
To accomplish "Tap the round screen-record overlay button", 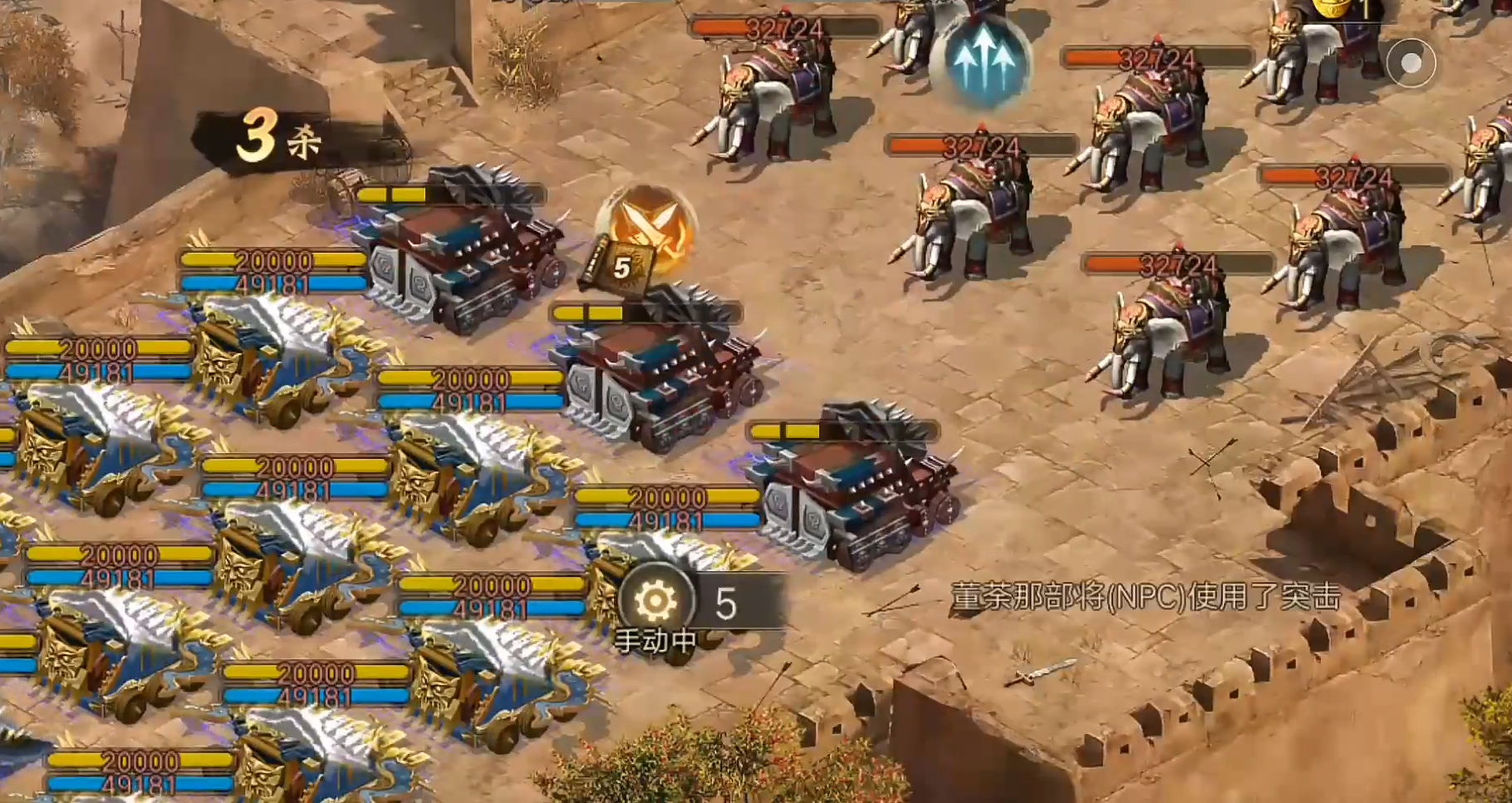I will tap(1411, 63).
